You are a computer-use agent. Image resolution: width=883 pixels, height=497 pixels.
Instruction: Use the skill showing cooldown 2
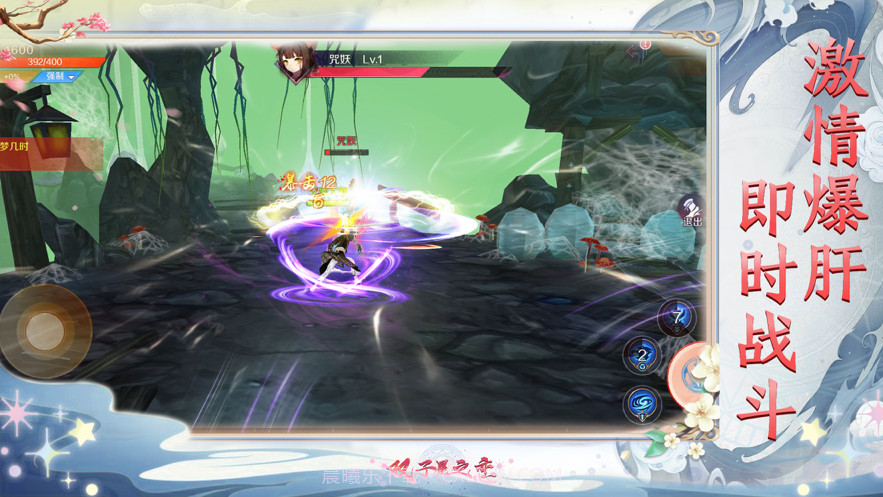pos(641,355)
